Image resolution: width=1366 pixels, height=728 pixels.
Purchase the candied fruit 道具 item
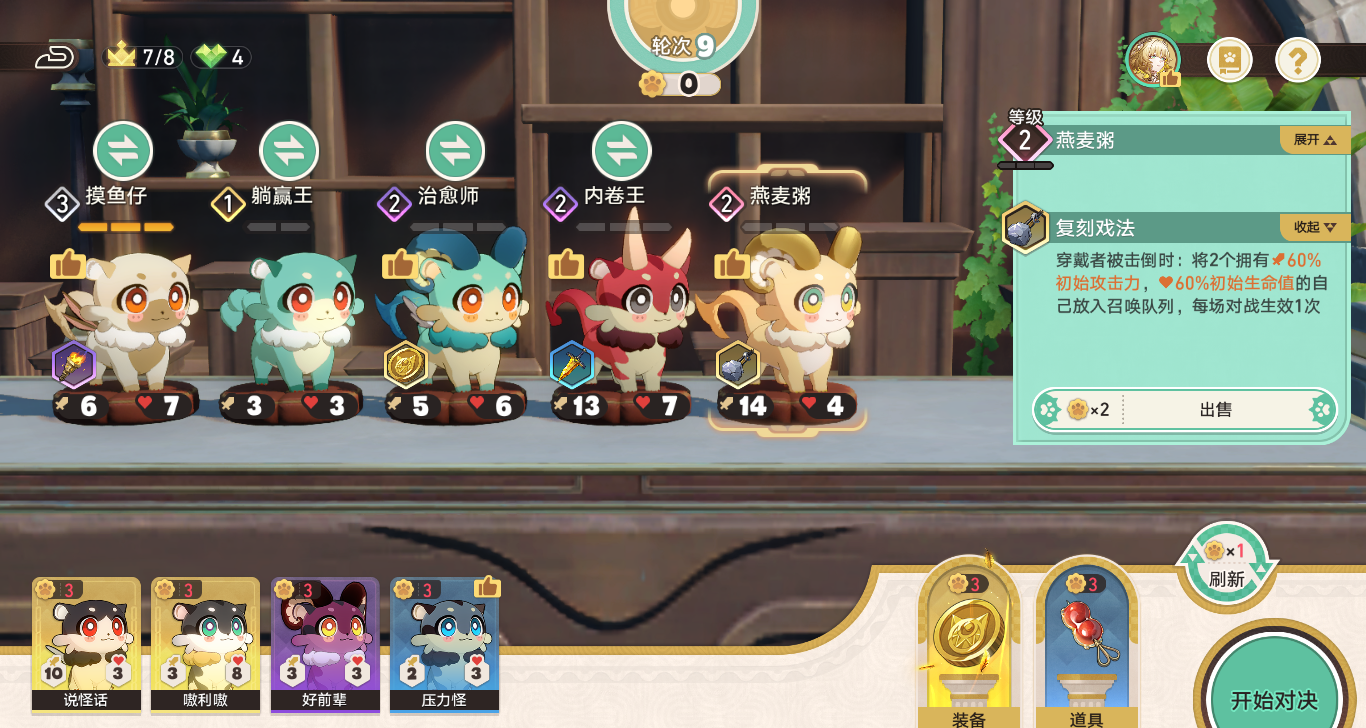coord(1087,640)
